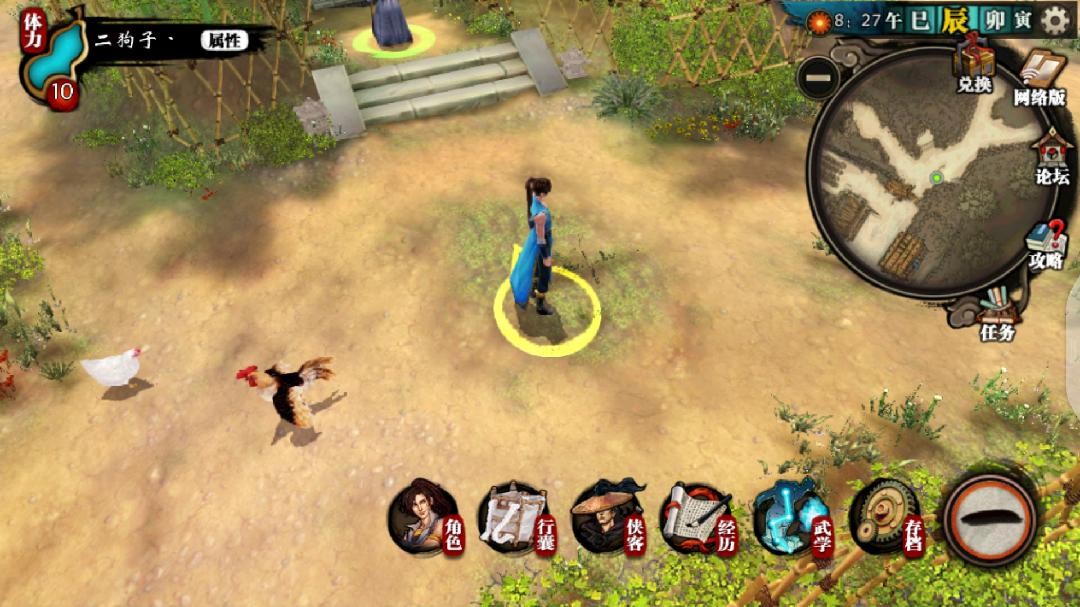The width and height of the screenshot is (1080, 607).
Task: Open the 角色 character sheet
Action: [424, 517]
